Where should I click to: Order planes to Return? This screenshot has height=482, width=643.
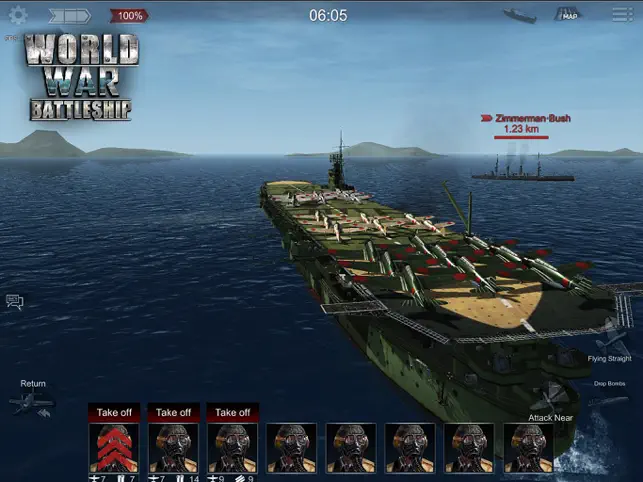(x=31, y=402)
